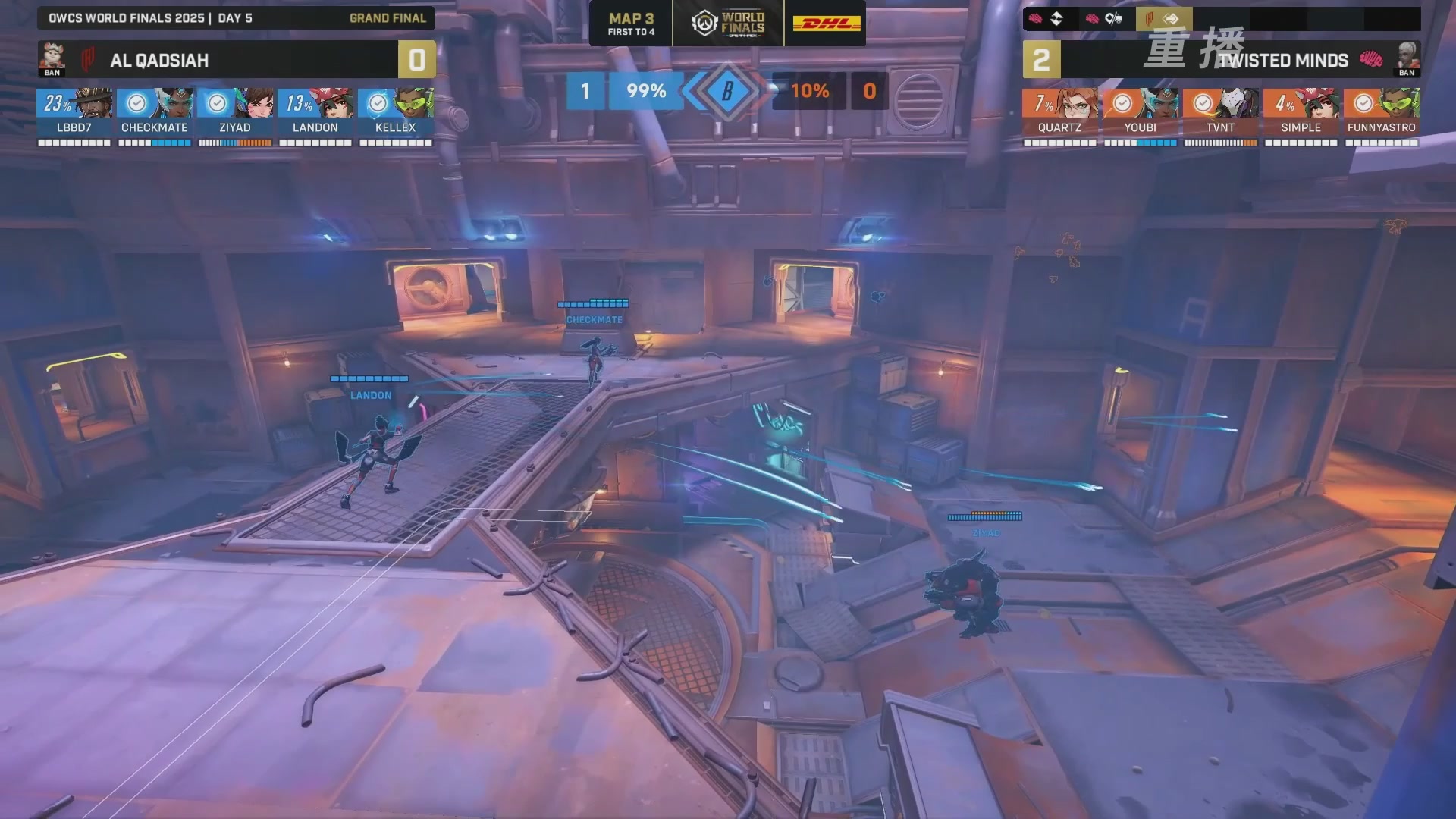Select LBBD7's player card

point(74,112)
